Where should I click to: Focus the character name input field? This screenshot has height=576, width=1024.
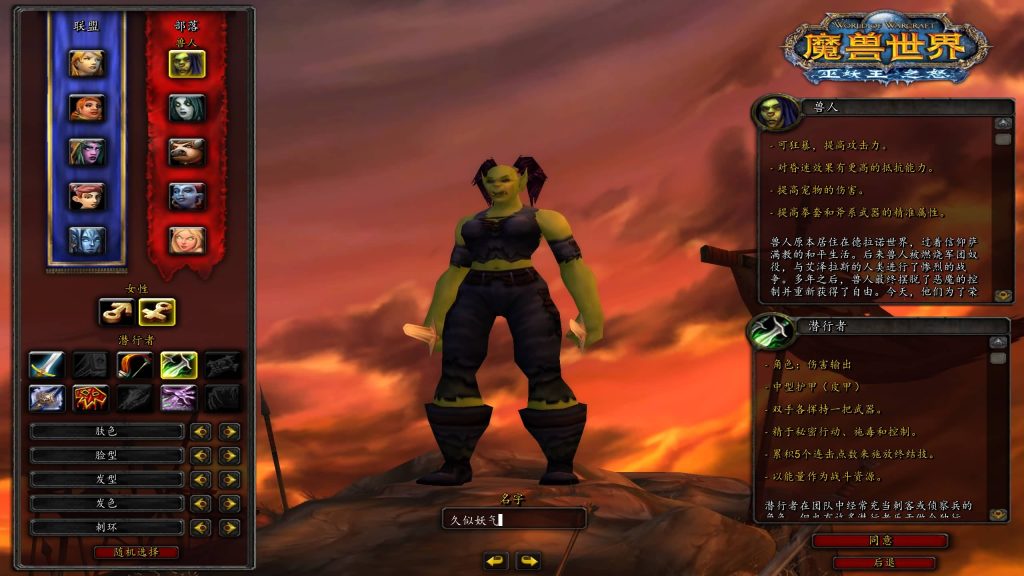pyautogui.click(x=514, y=519)
